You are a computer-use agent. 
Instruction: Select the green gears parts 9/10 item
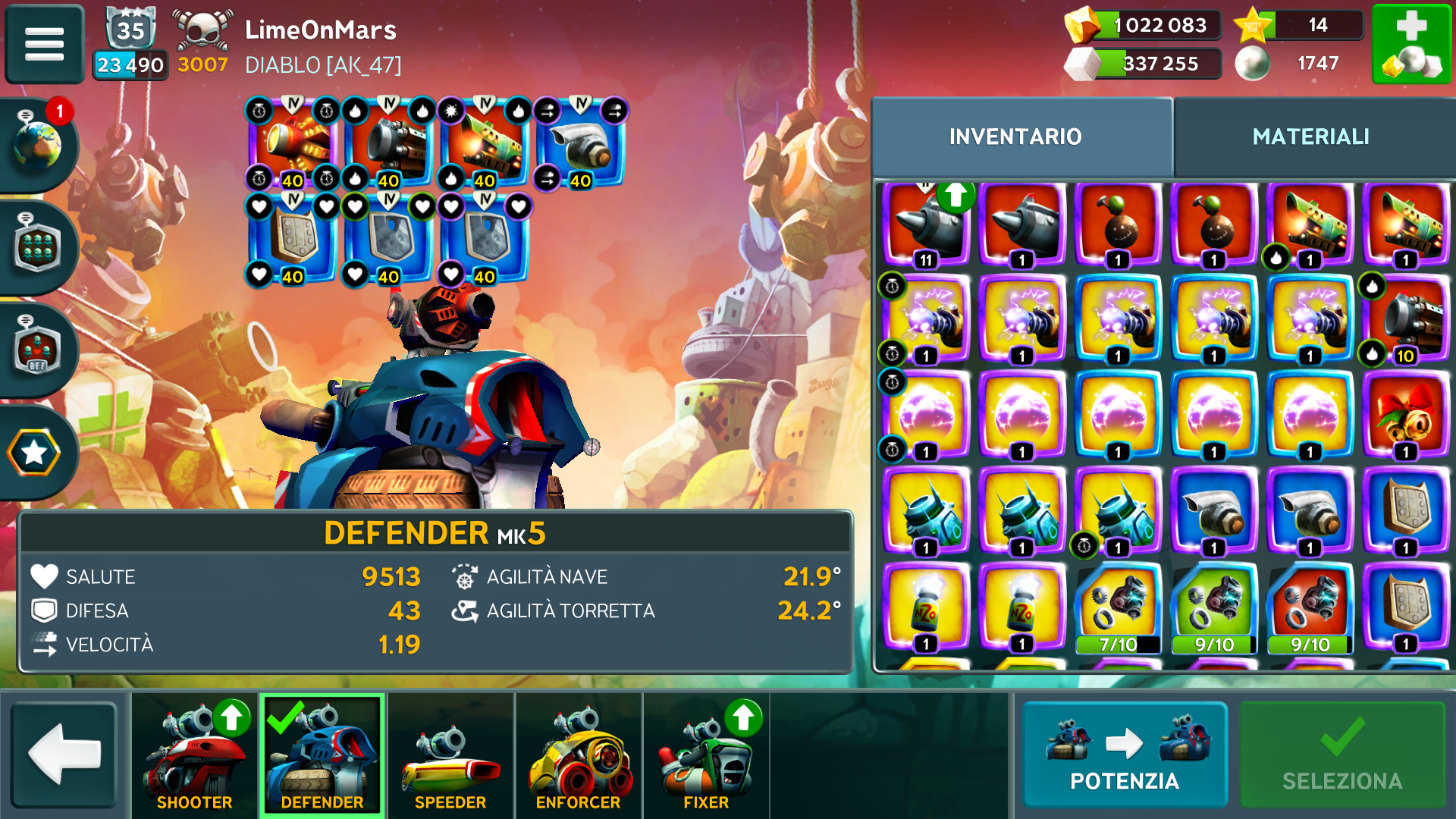1214,608
